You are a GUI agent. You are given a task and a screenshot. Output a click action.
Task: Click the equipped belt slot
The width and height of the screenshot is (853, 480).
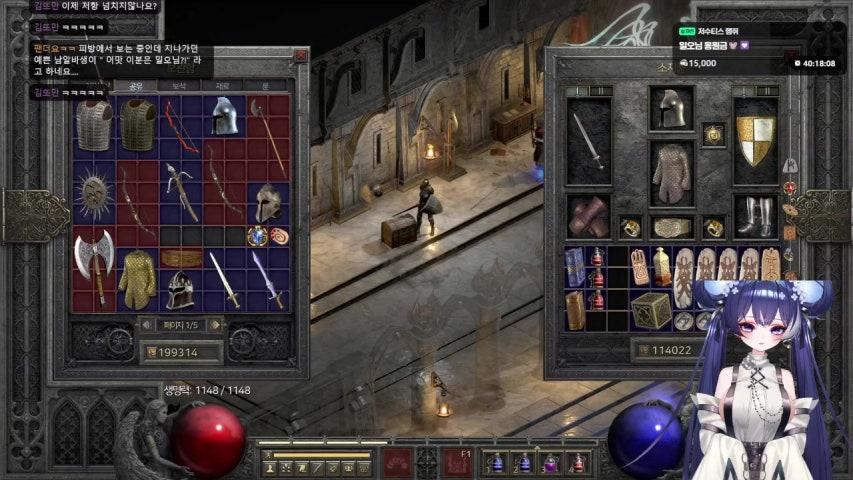click(x=671, y=227)
